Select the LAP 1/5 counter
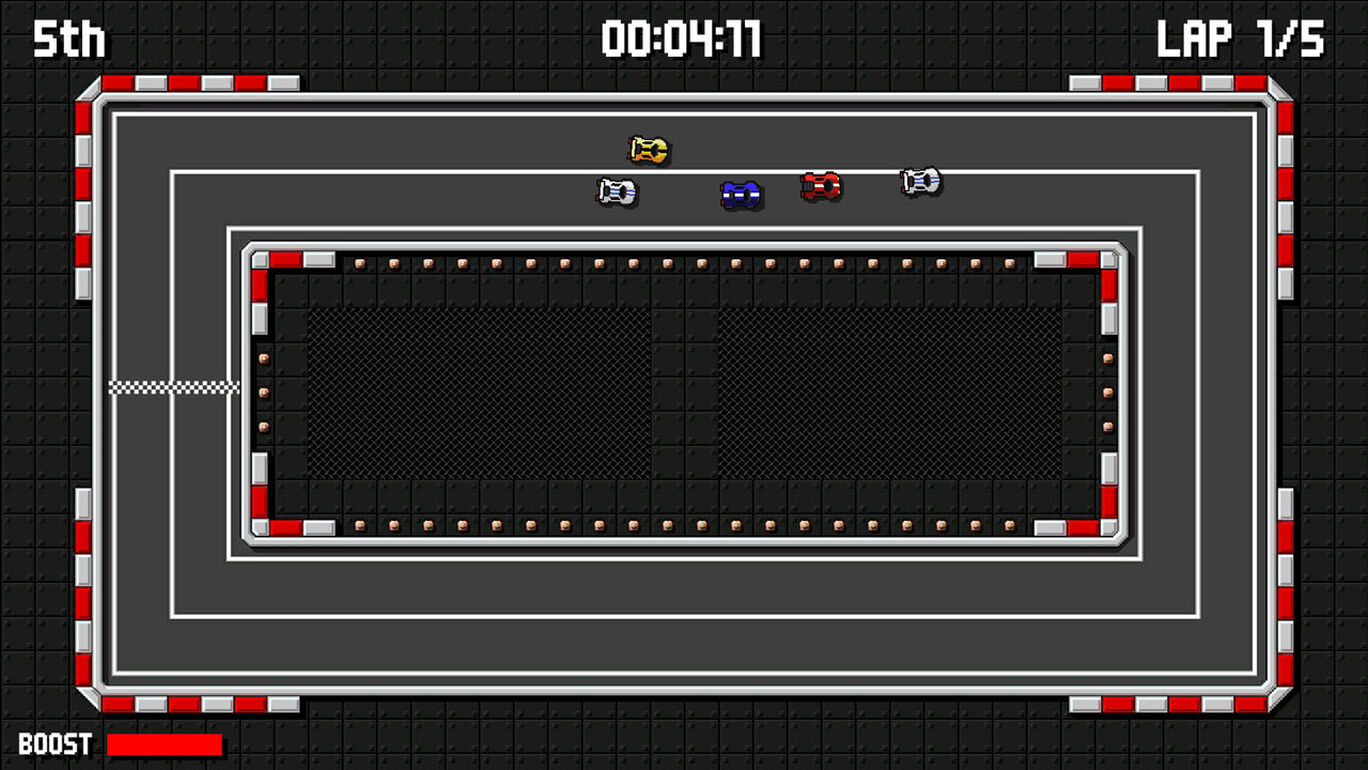The height and width of the screenshot is (770, 1368). point(1240,38)
